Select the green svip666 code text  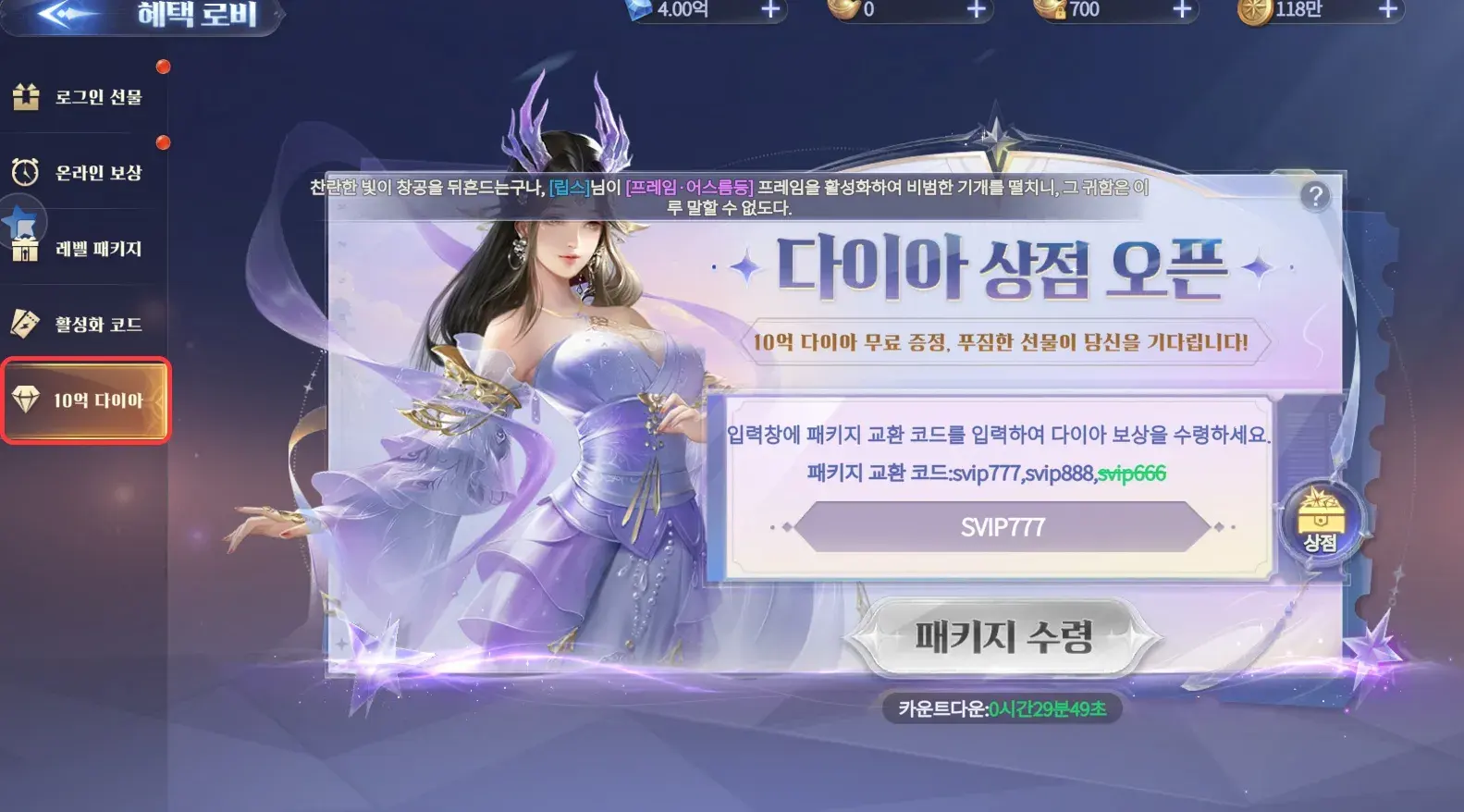coord(1134,474)
